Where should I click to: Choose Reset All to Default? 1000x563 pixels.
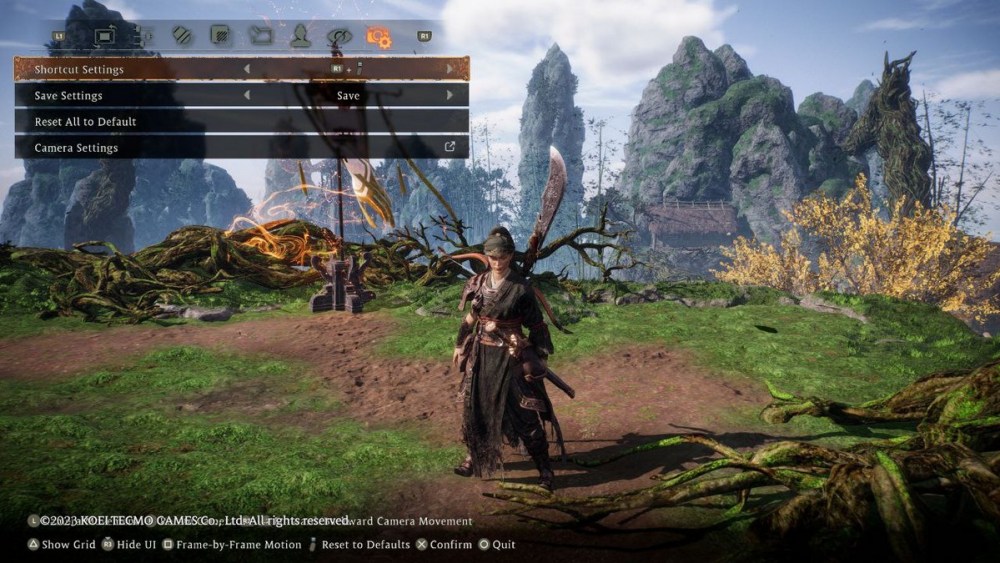[x=240, y=122]
